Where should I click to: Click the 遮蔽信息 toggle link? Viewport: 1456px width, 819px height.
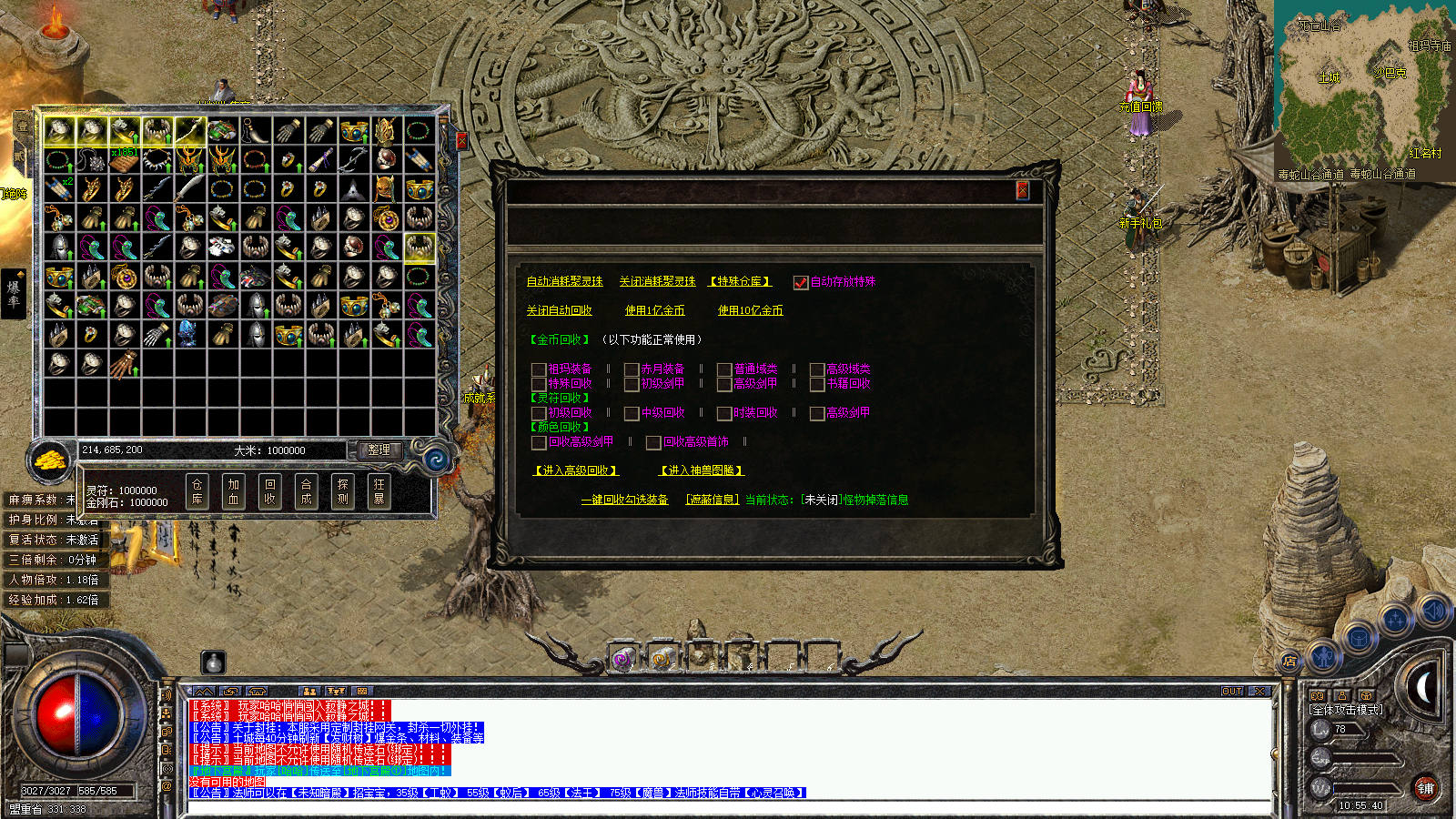pyautogui.click(x=712, y=500)
